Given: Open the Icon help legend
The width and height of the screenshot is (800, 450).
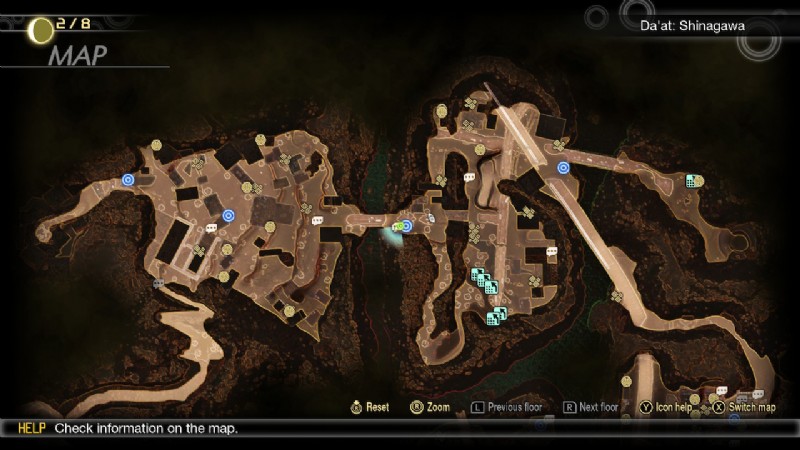Looking at the screenshot, I should pyautogui.click(x=665, y=407).
